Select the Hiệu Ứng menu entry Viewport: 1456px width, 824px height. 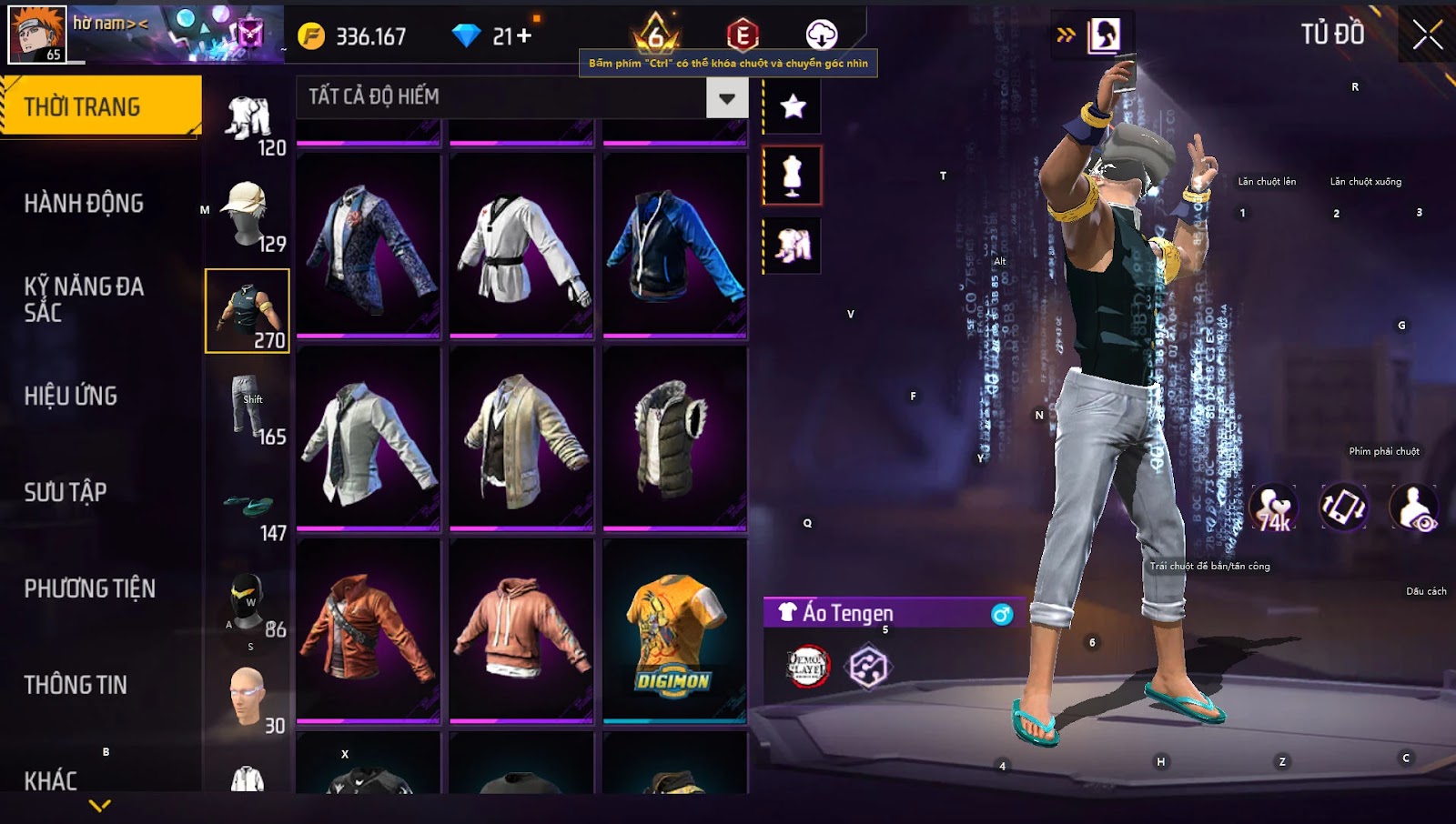tap(71, 396)
